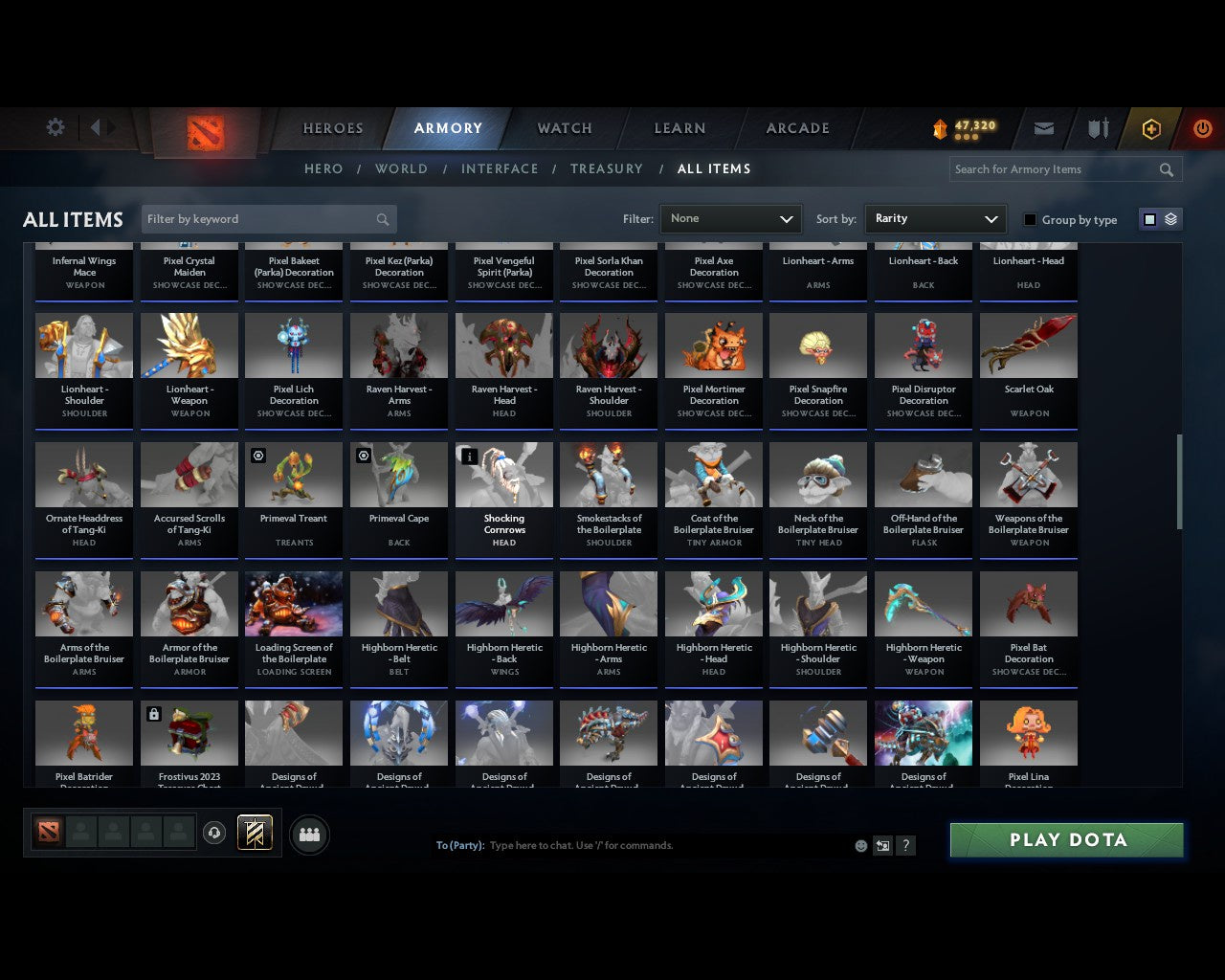Open the Filter dropdown showing None
Viewport: 1225px width, 980px height.
(730, 219)
